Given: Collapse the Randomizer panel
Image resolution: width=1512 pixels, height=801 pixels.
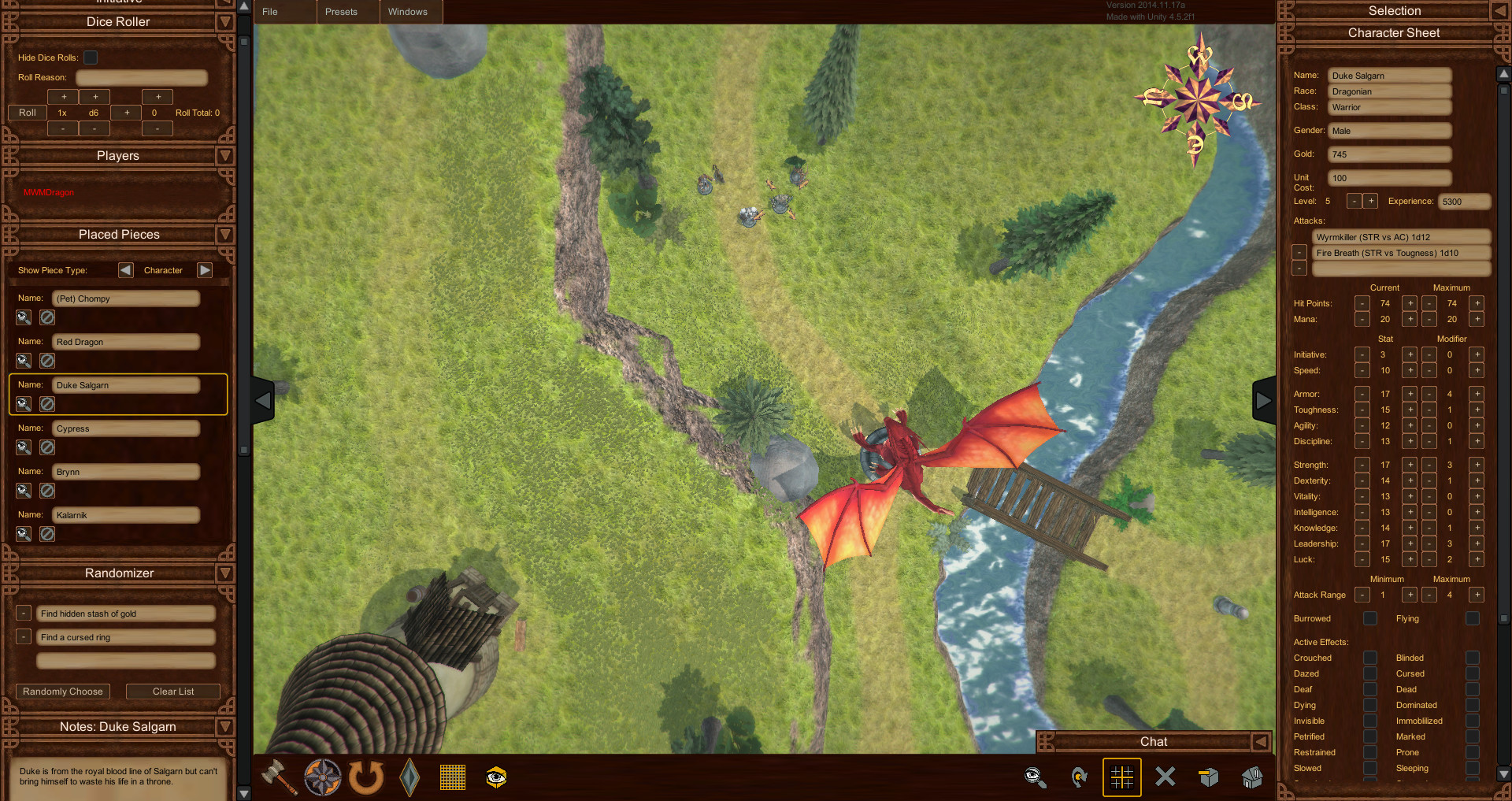Looking at the screenshot, I should click(x=225, y=573).
